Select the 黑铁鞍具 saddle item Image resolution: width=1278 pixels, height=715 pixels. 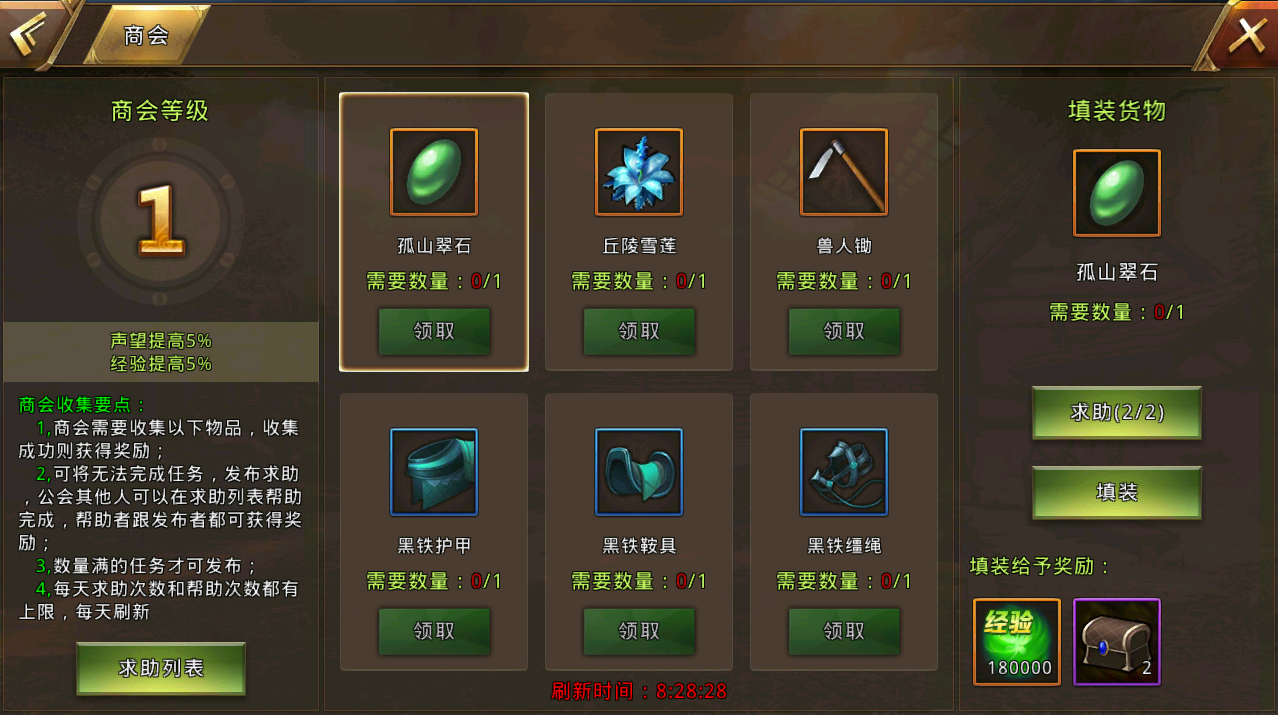639,472
